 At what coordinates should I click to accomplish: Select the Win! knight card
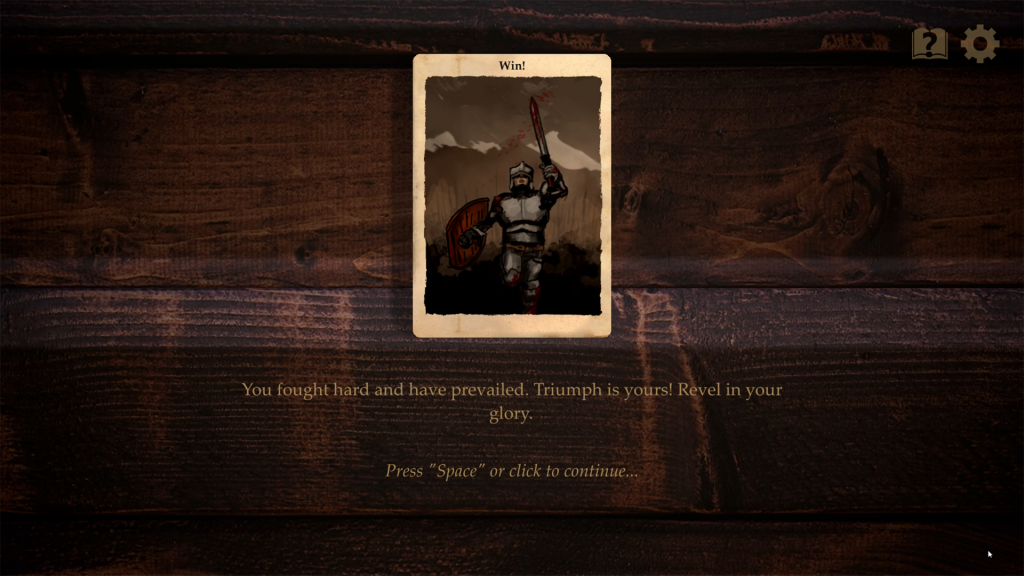pos(512,195)
